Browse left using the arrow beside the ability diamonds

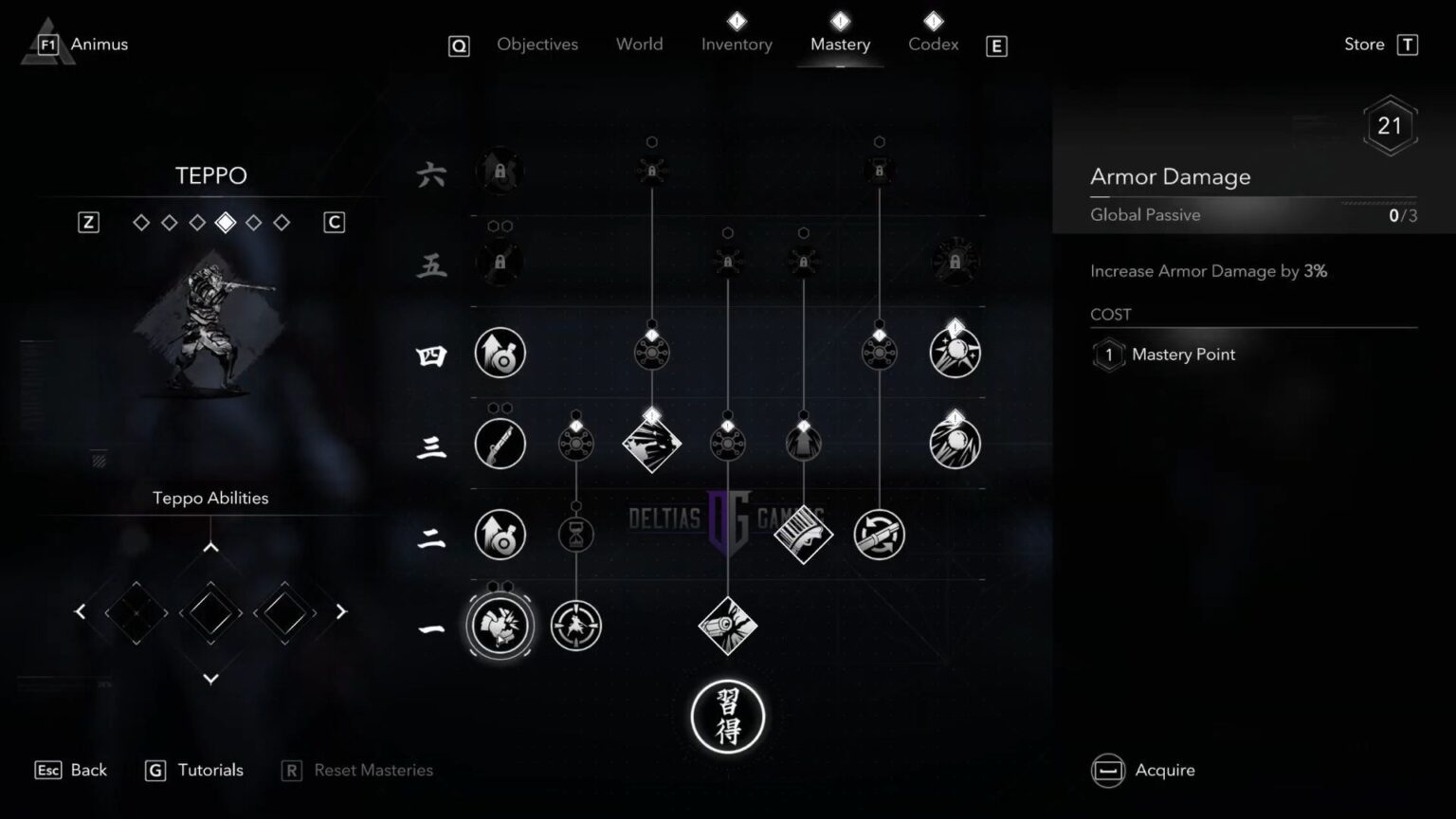[x=81, y=611]
